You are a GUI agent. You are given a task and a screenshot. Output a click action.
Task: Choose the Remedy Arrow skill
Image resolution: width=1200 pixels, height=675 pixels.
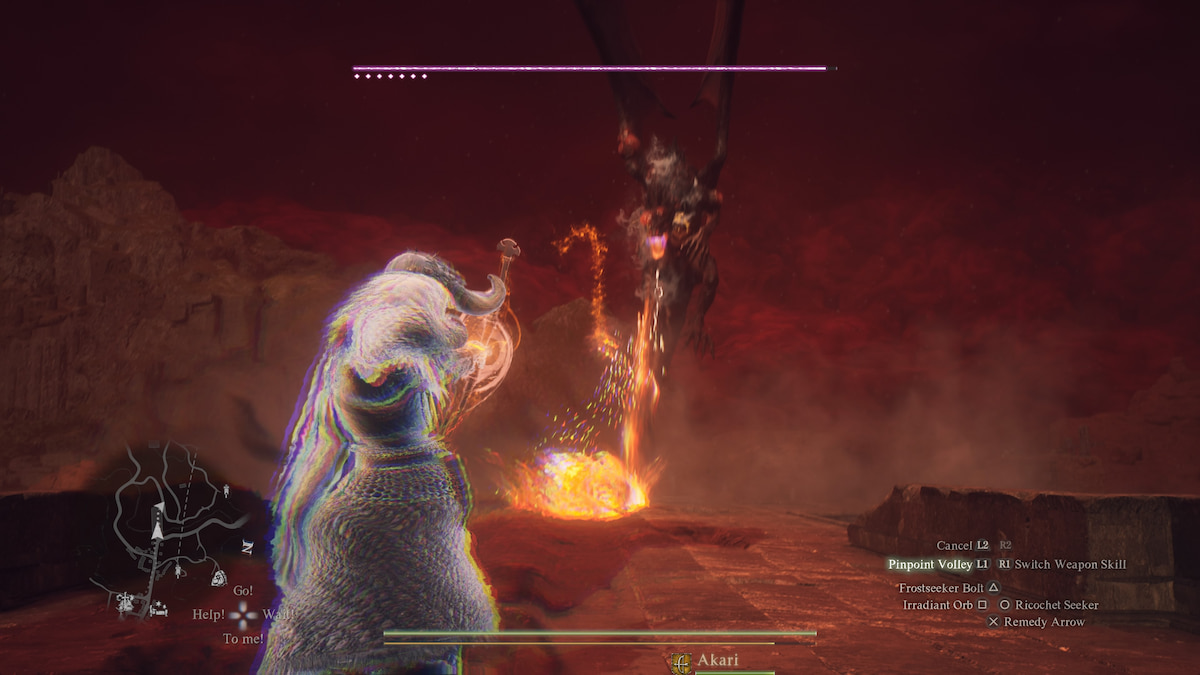coord(1044,622)
